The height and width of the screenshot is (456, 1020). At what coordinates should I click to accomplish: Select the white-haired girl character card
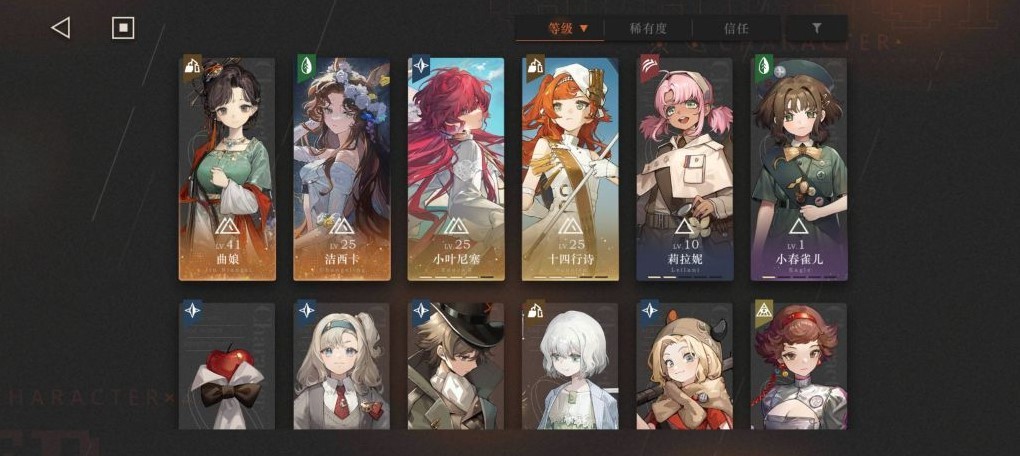570,367
